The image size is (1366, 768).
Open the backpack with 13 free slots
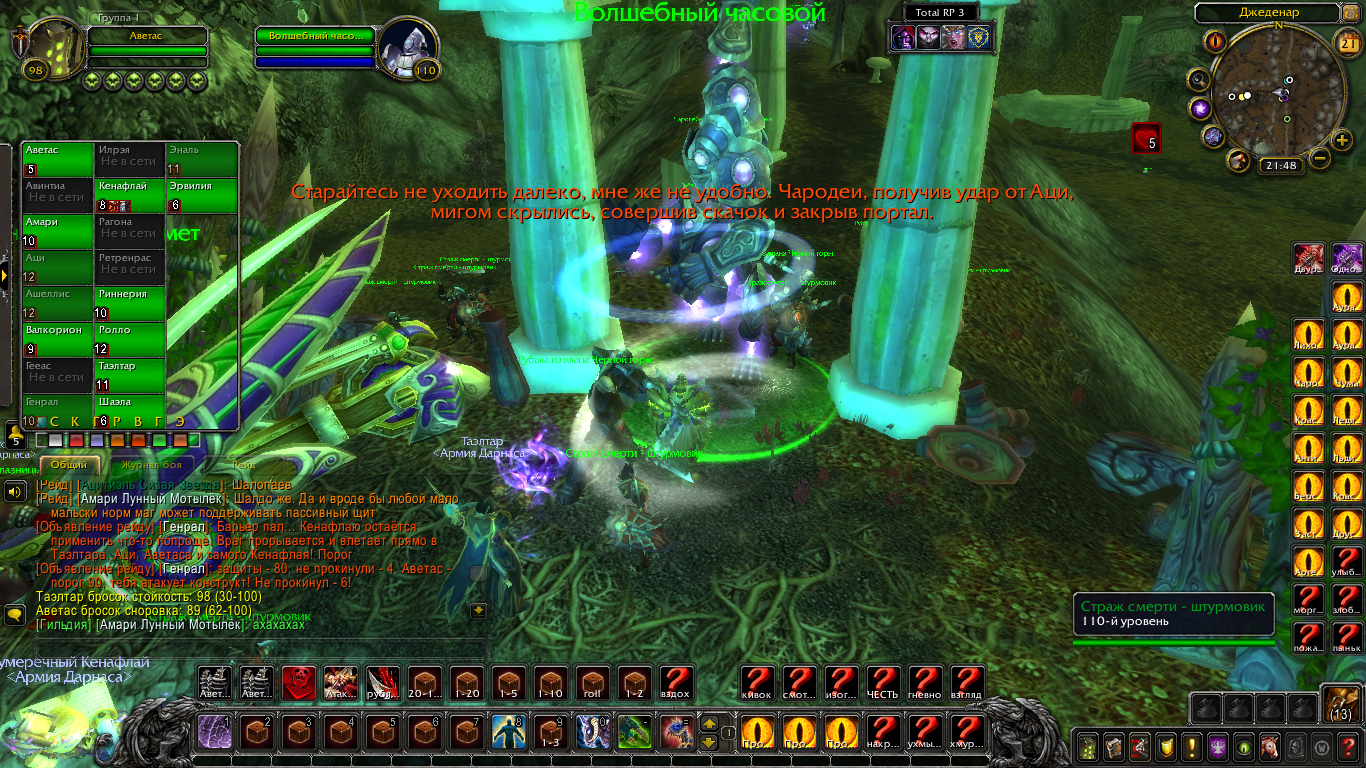point(1340,704)
